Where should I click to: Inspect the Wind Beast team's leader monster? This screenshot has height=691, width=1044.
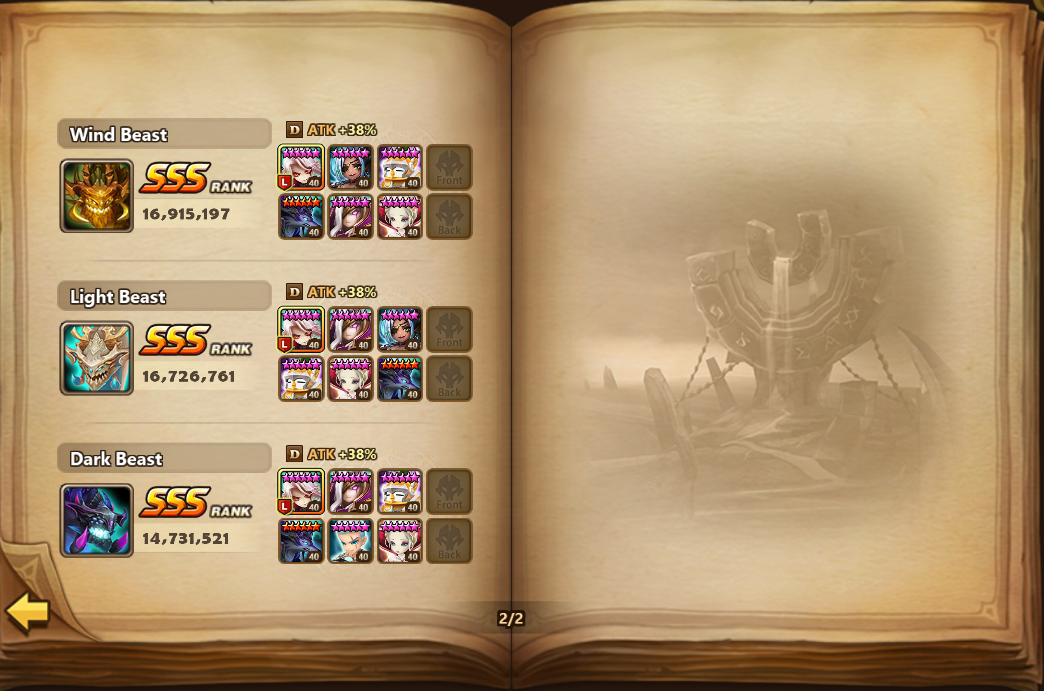(301, 167)
